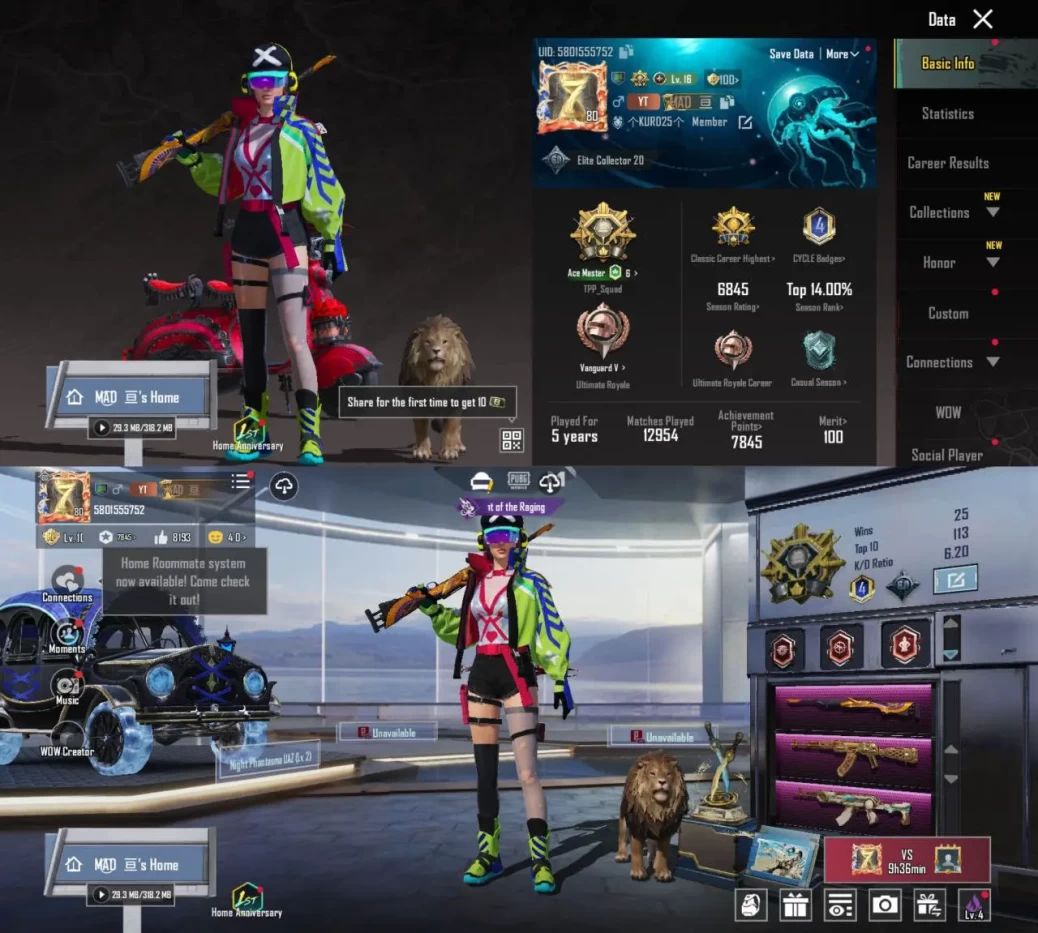Edit the showcase stats panel
Screen dimensions: 1038x933
954,579
